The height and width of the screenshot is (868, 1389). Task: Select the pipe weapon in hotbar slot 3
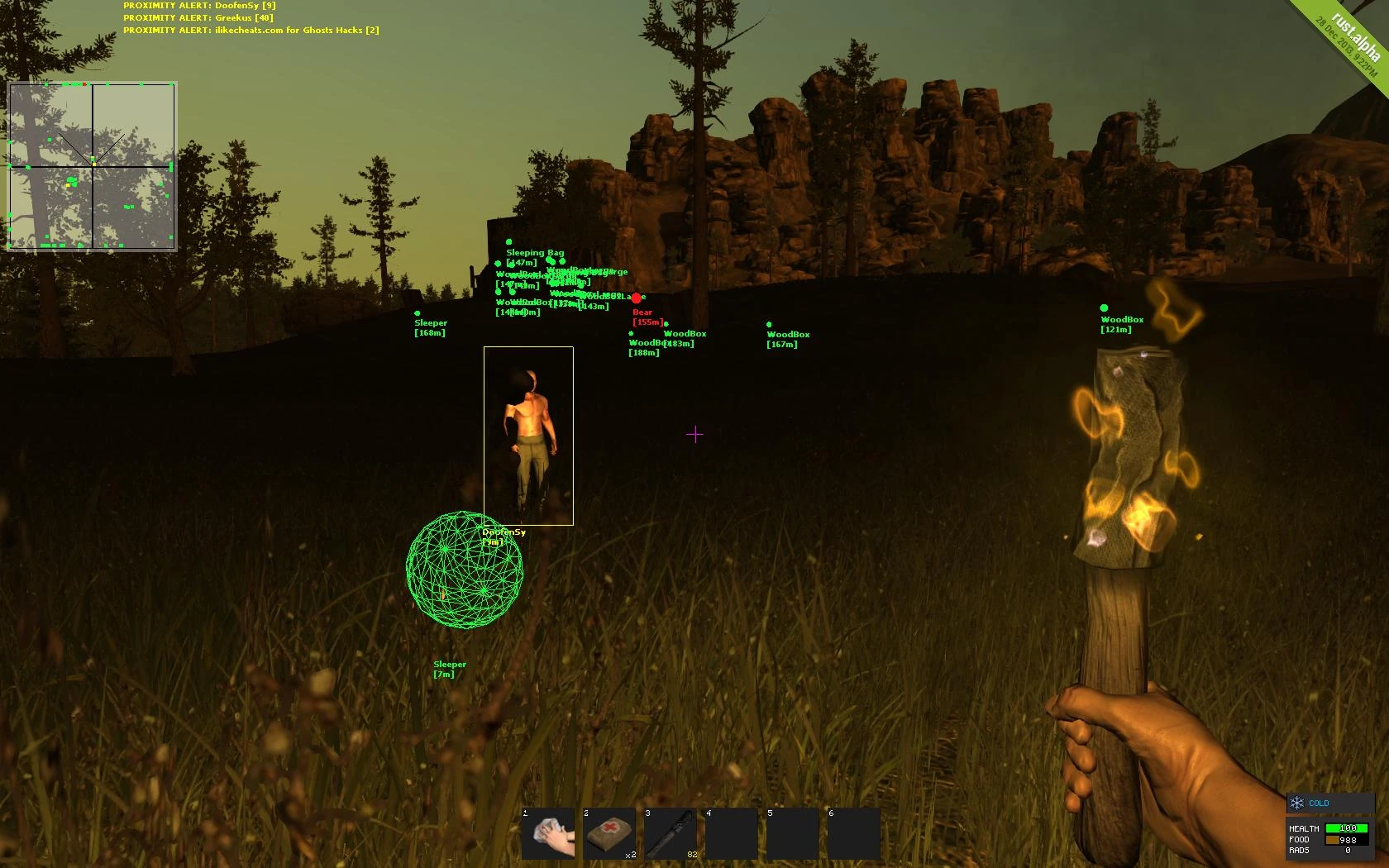tap(671, 832)
